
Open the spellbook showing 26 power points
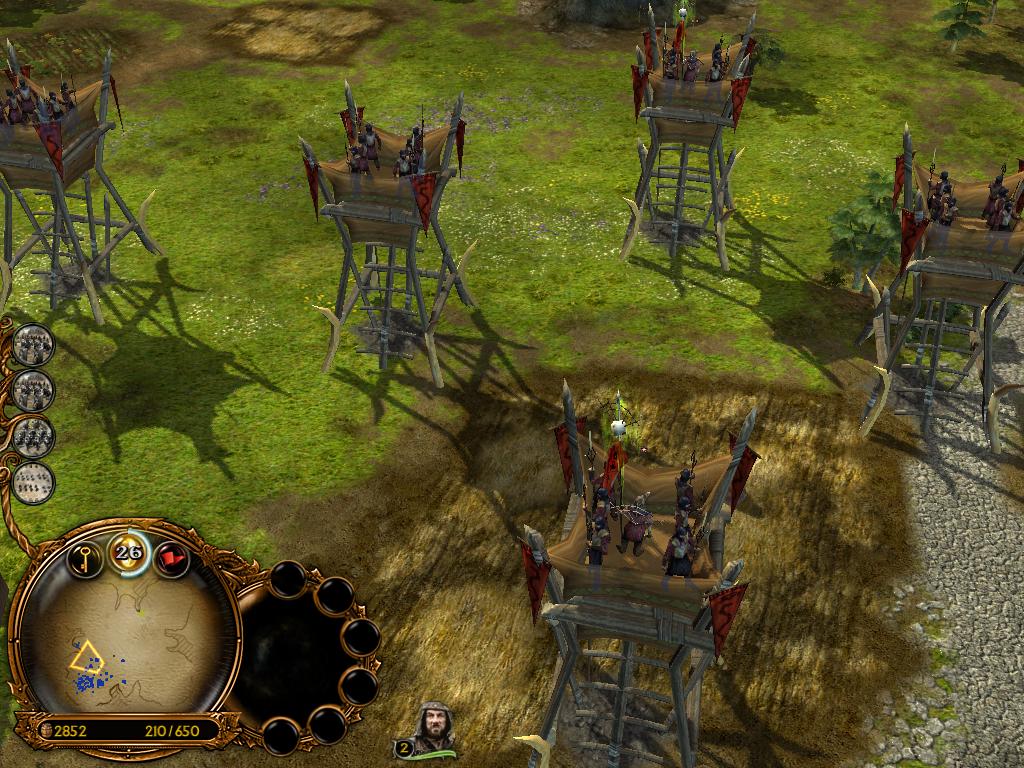pyautogui.click(x=128, y=552)
